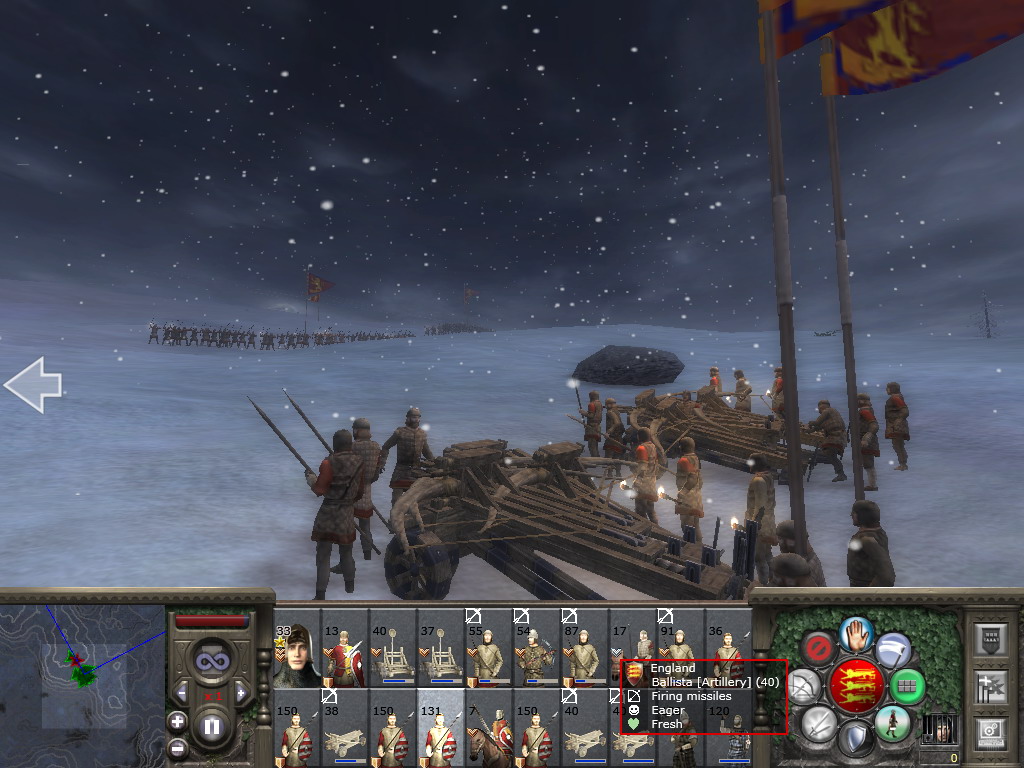
Task: Select the ballista unit card with 38 crew
Action: pyautogui.click(x=345, y=728)
